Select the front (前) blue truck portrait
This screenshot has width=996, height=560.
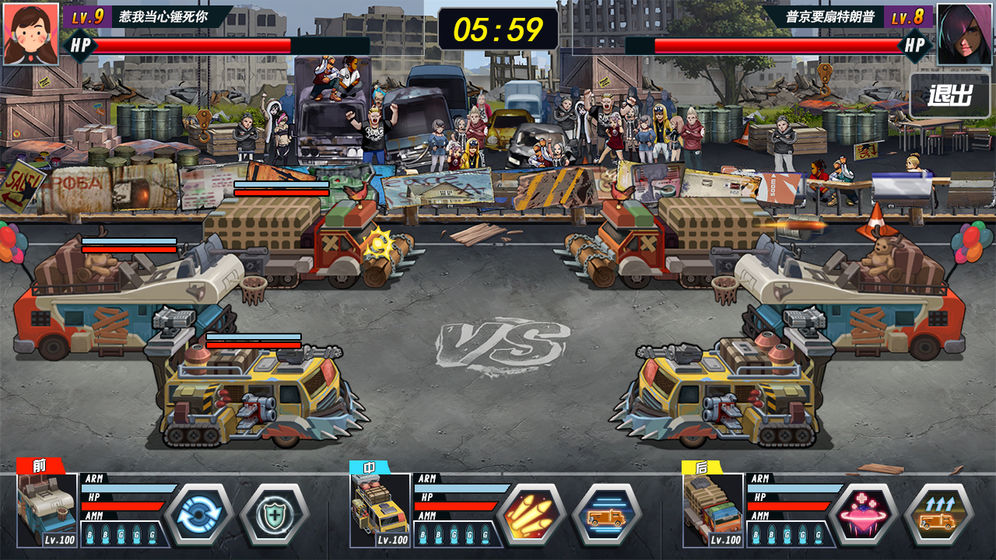click(47, 510)
